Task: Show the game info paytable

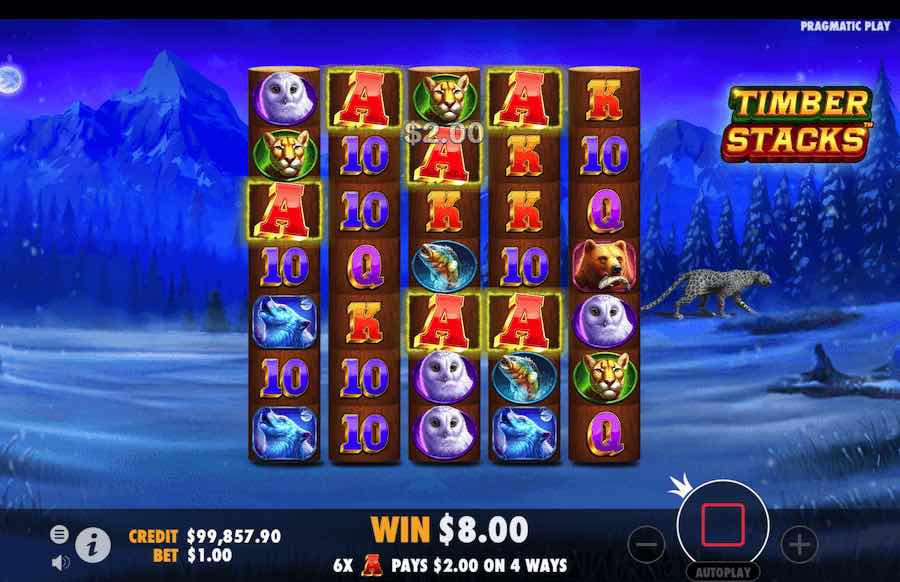Action: [x=93, y=544]
